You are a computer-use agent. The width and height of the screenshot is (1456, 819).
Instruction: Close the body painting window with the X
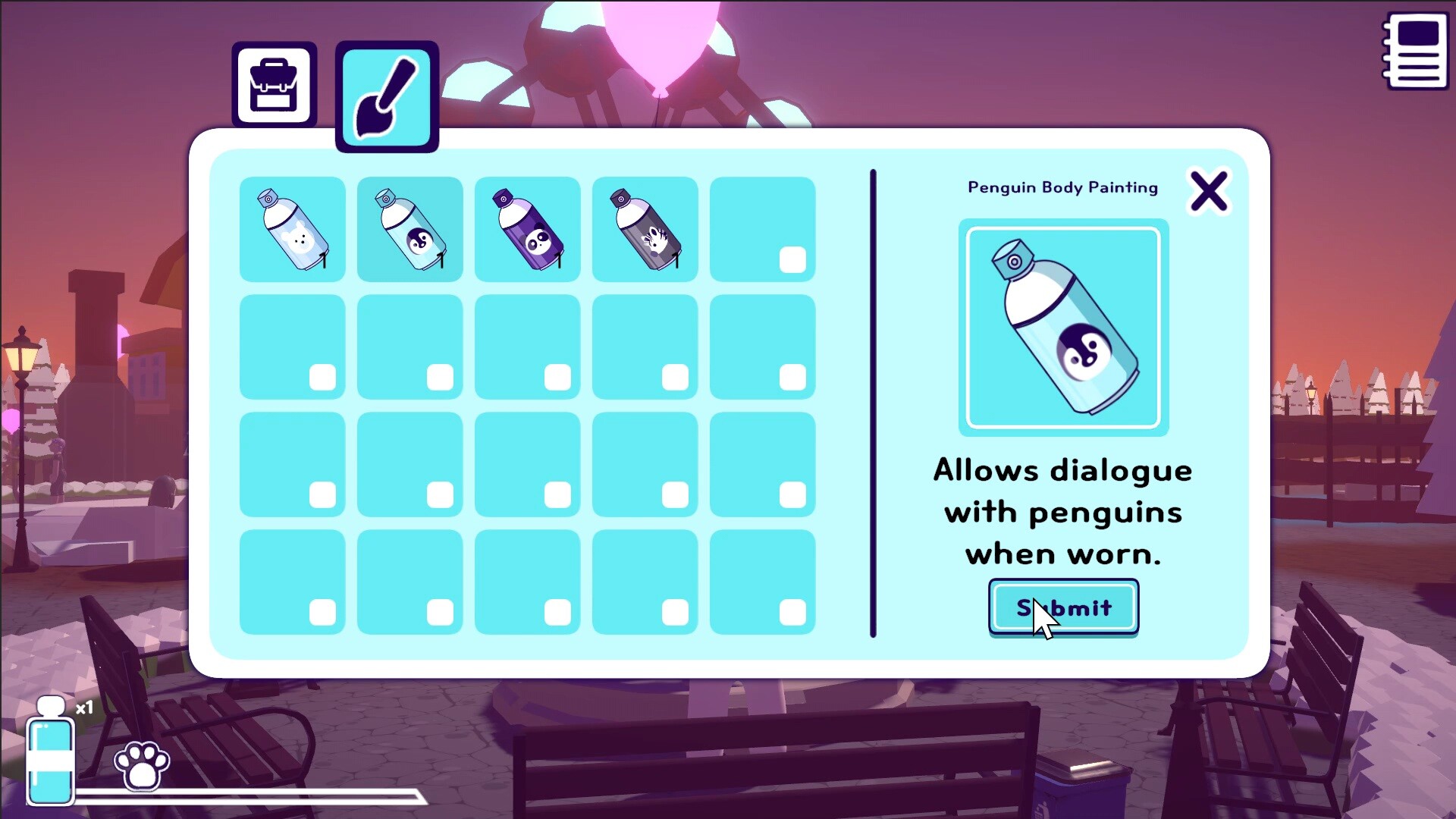point(1209,191)
